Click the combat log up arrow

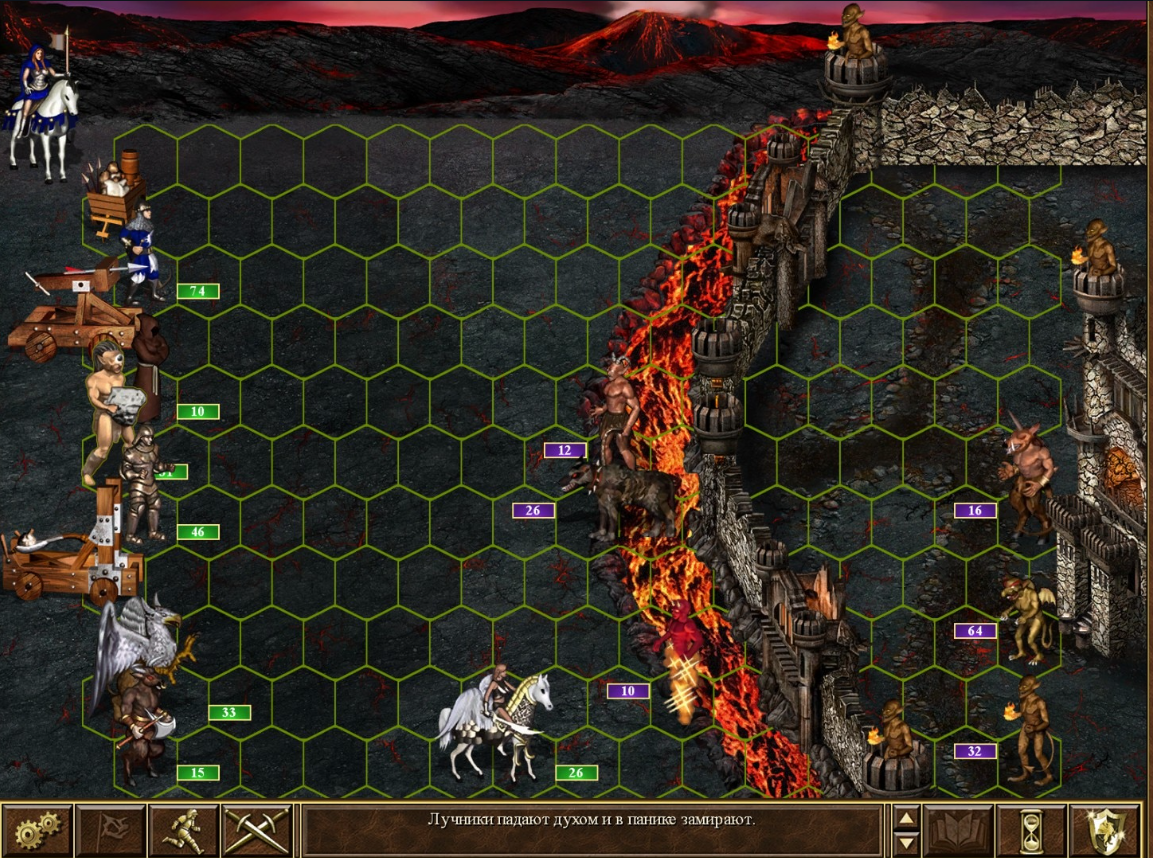(x=905, y=817)
